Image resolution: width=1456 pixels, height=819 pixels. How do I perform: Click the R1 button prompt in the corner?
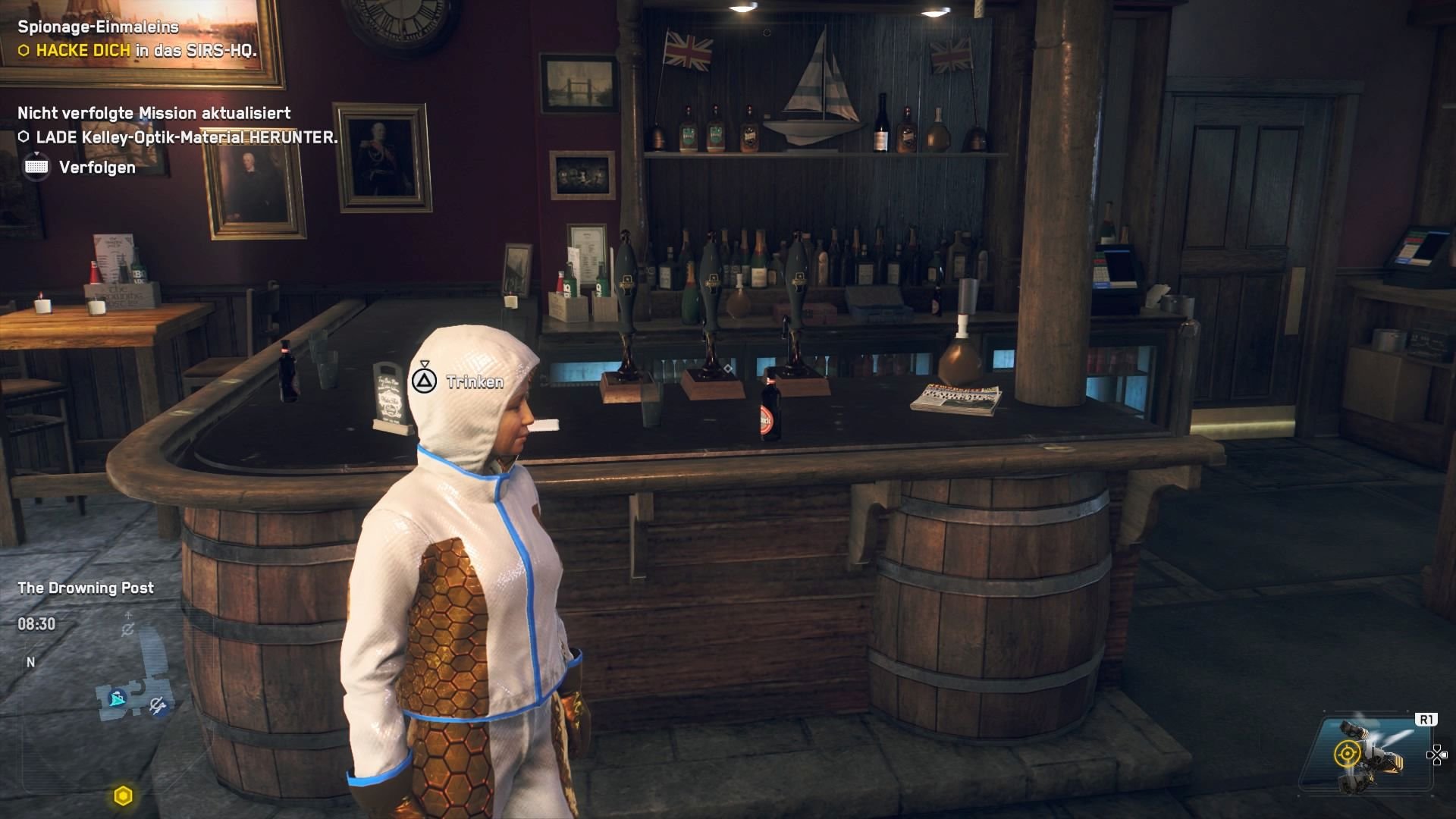(x=1426, y=718)
